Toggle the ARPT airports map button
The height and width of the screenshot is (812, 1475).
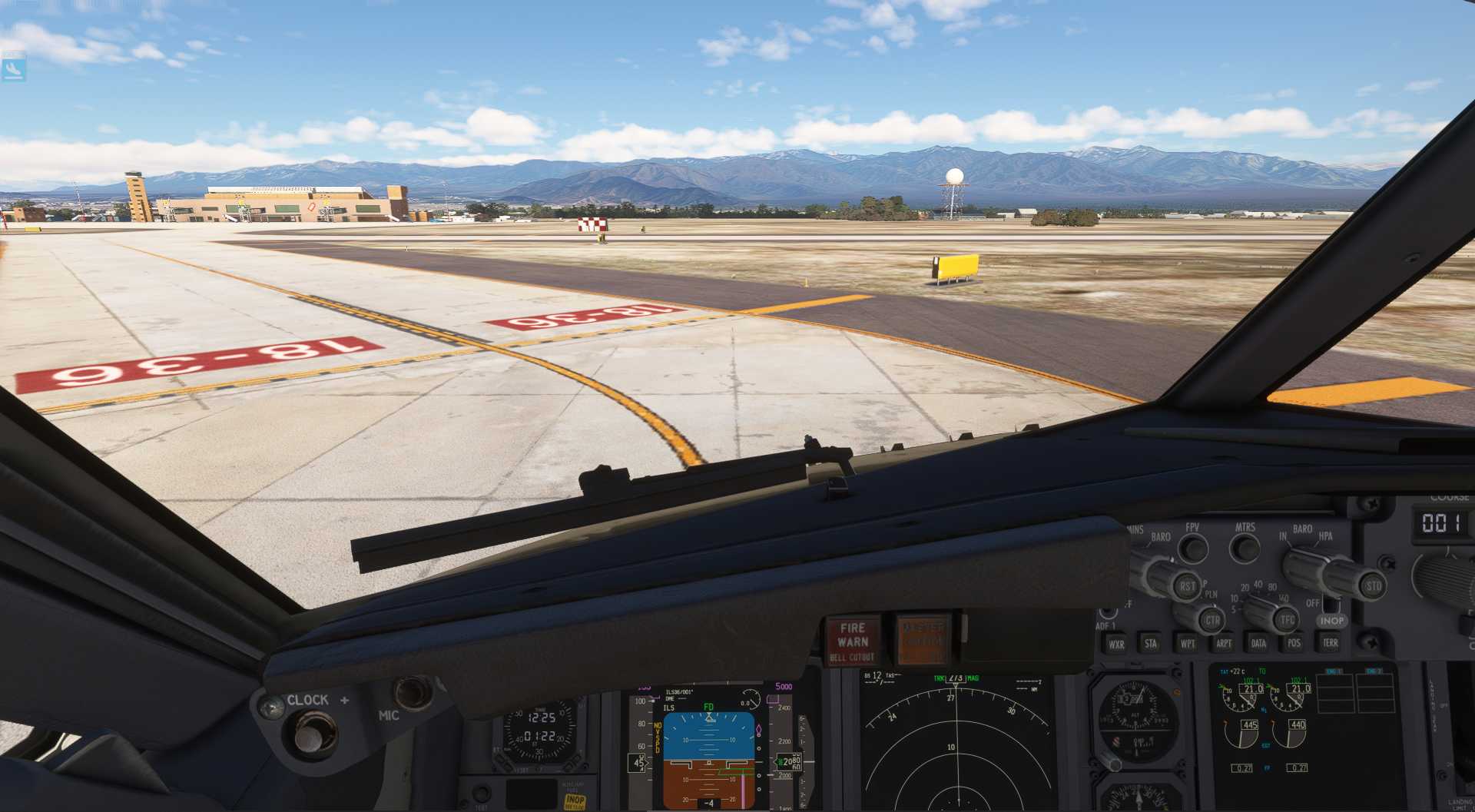pyautogui.click(x=1223, y=644)
